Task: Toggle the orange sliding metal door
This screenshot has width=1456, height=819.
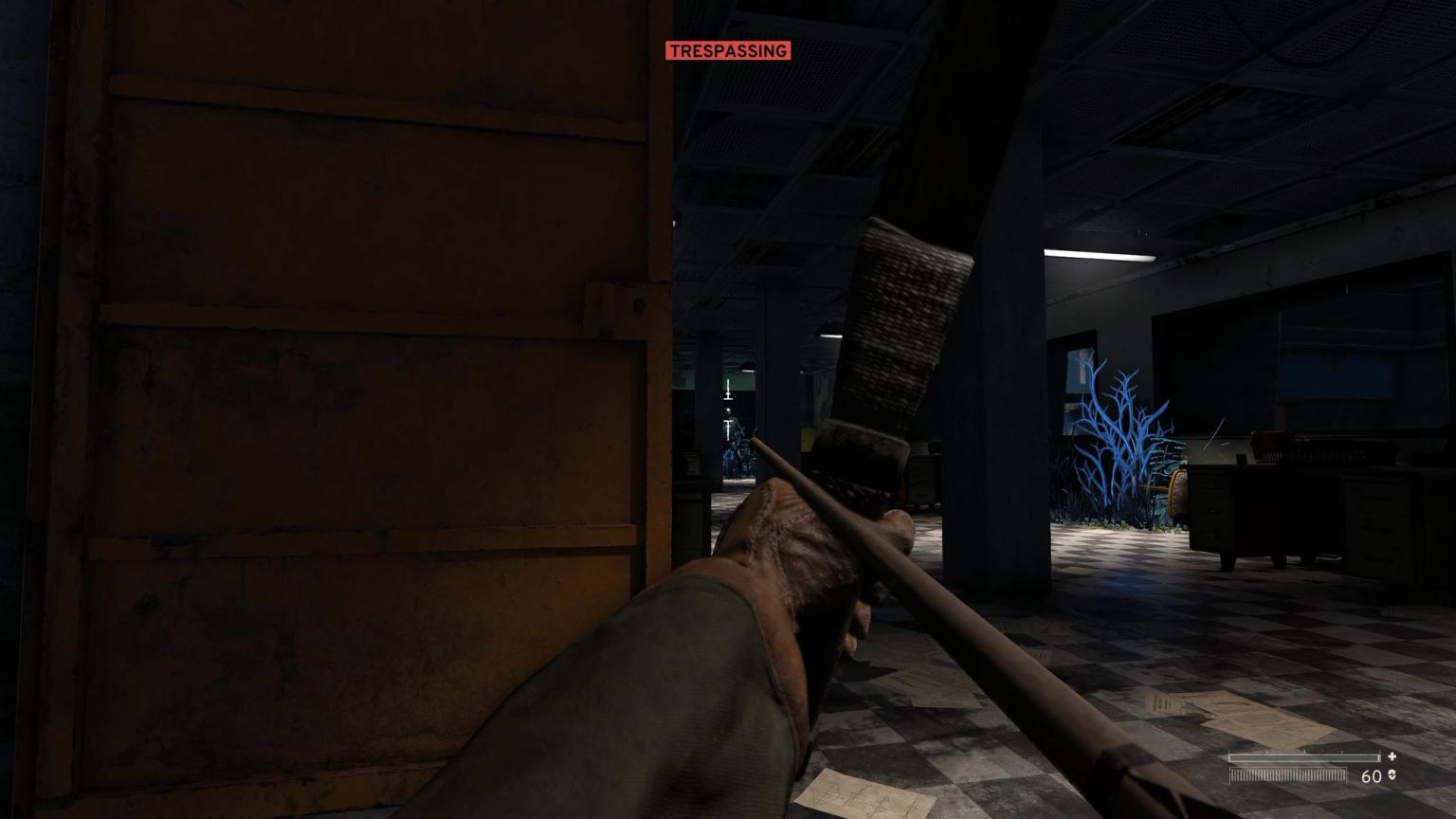Action: click(x=332, y=379)
